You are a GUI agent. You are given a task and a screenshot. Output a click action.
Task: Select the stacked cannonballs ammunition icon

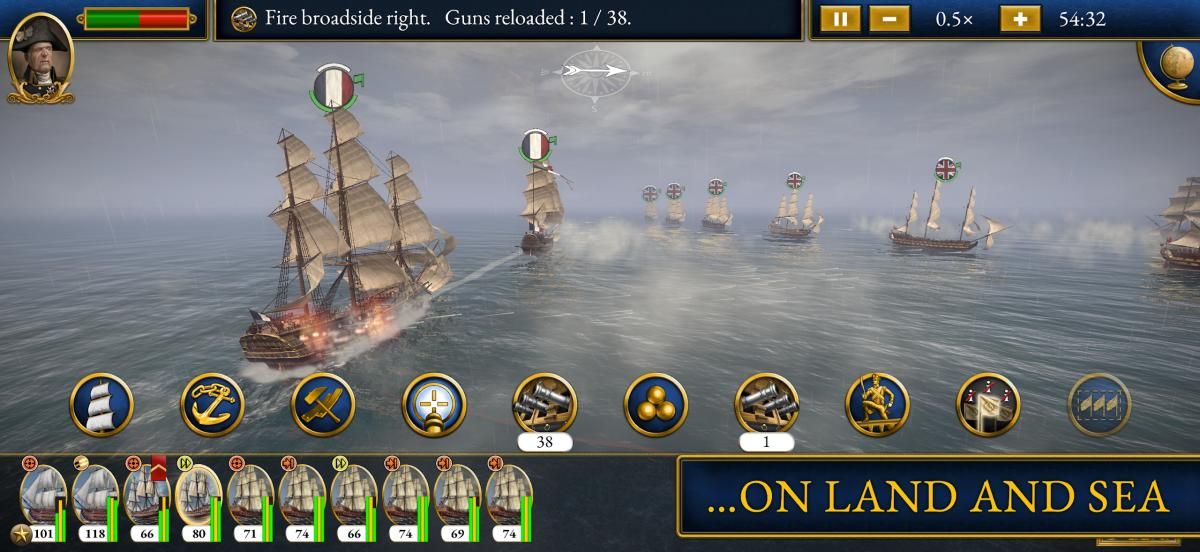[656, 405]
